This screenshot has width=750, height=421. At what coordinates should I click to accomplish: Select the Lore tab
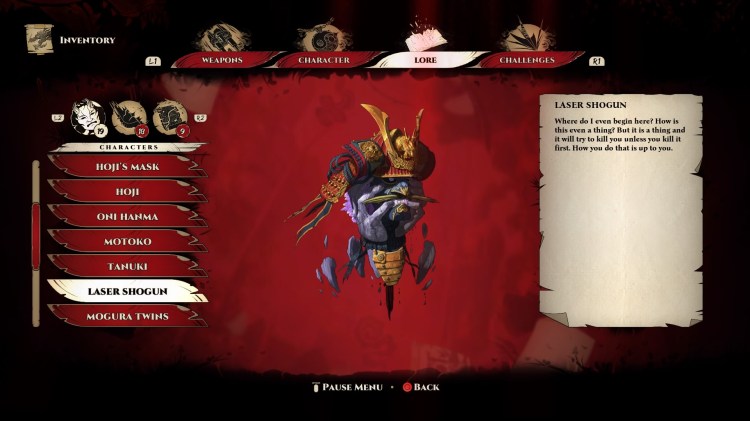point(427,60)
